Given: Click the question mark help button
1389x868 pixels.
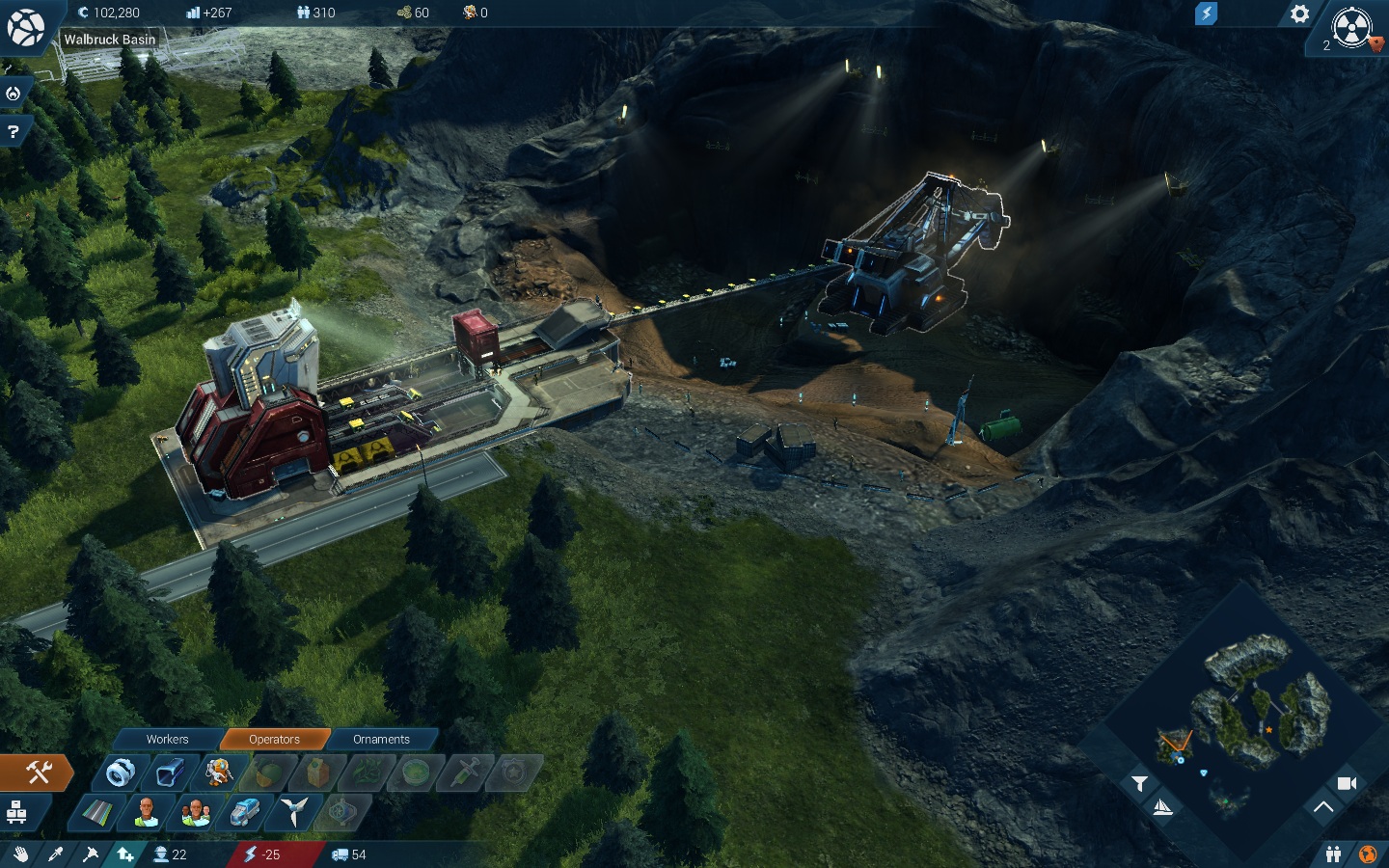Looking at the screenshot, I should (14, 131).
